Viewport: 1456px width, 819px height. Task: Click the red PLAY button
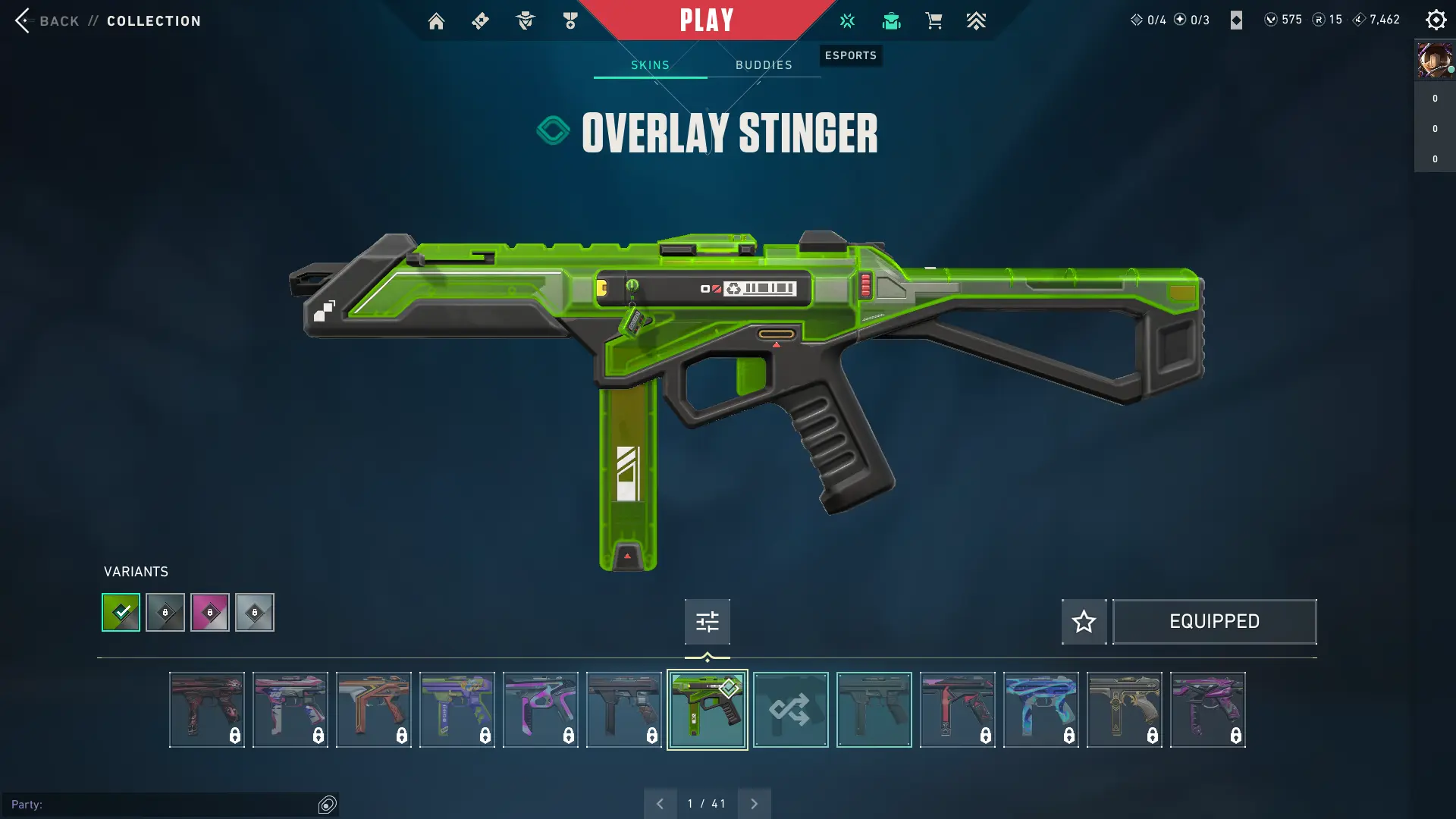pos(706,20)
